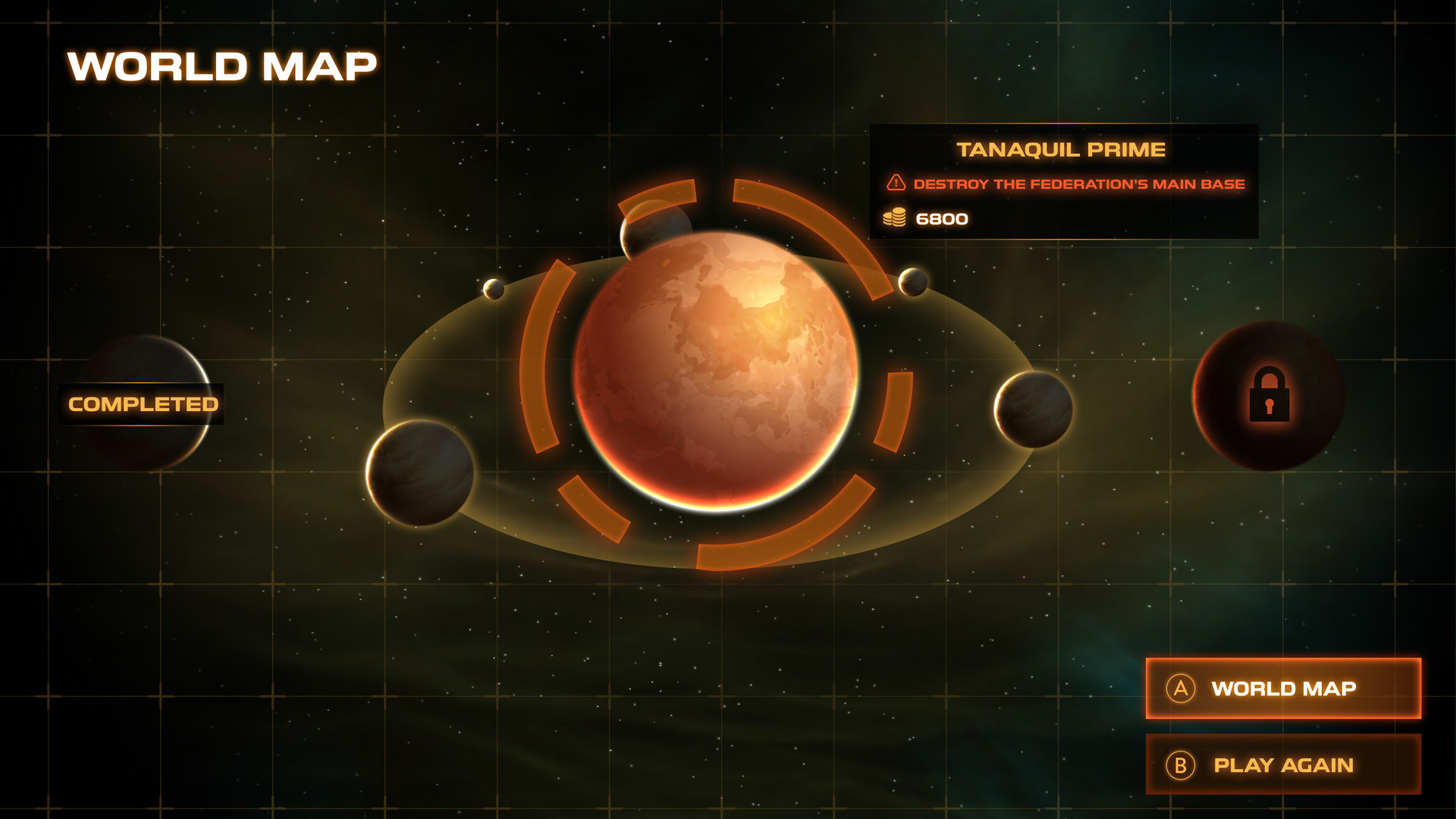
Task: Click the reward amount 6800
Action: click(x=943, y=218)
